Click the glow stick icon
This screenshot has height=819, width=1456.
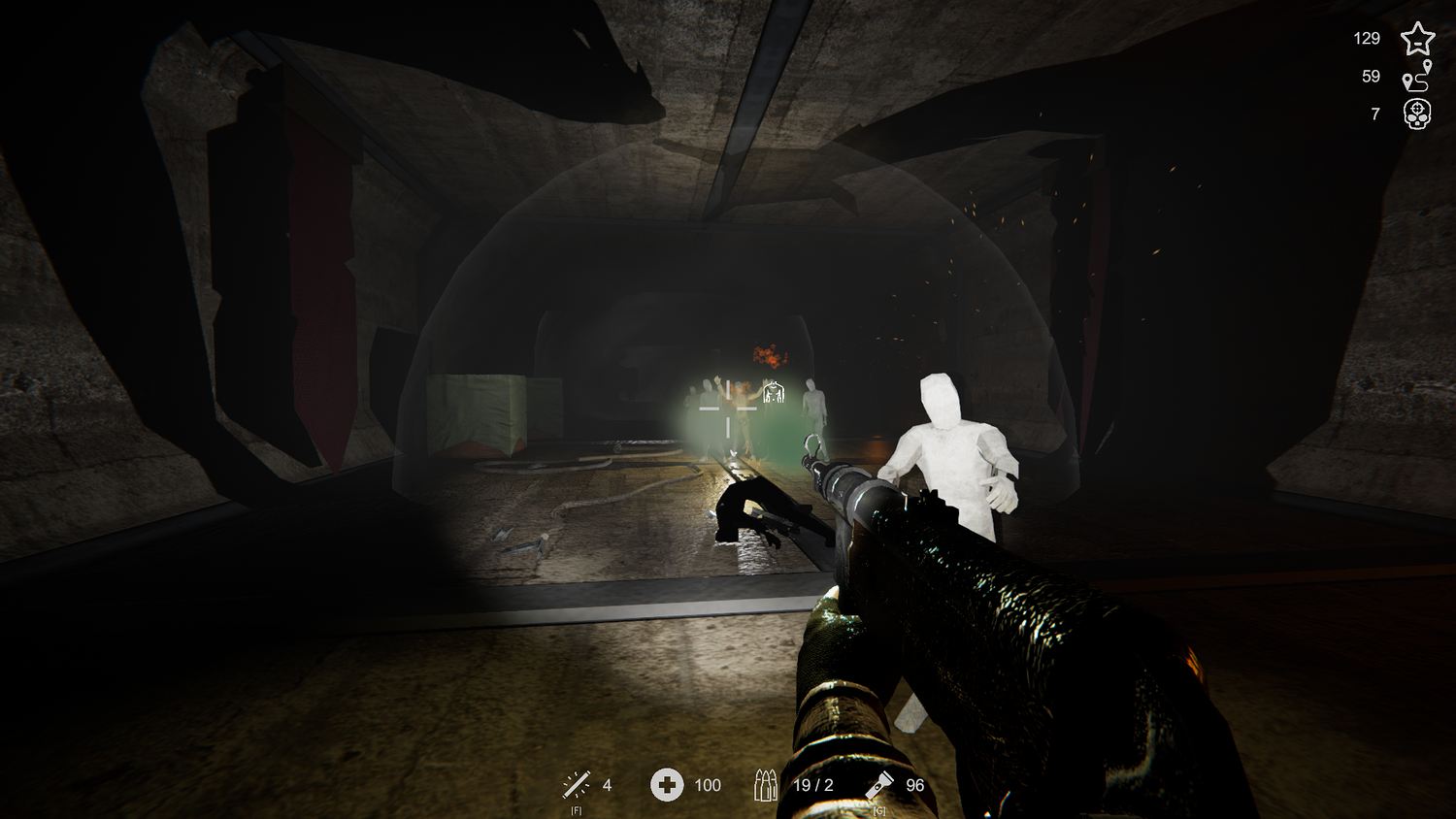[576, 784]
